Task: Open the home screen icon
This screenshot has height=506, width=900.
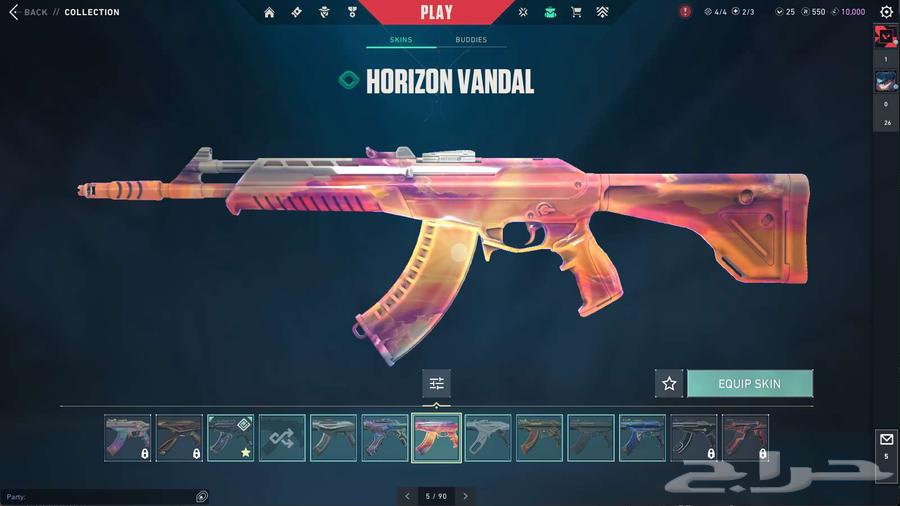Action: (269, 13)
